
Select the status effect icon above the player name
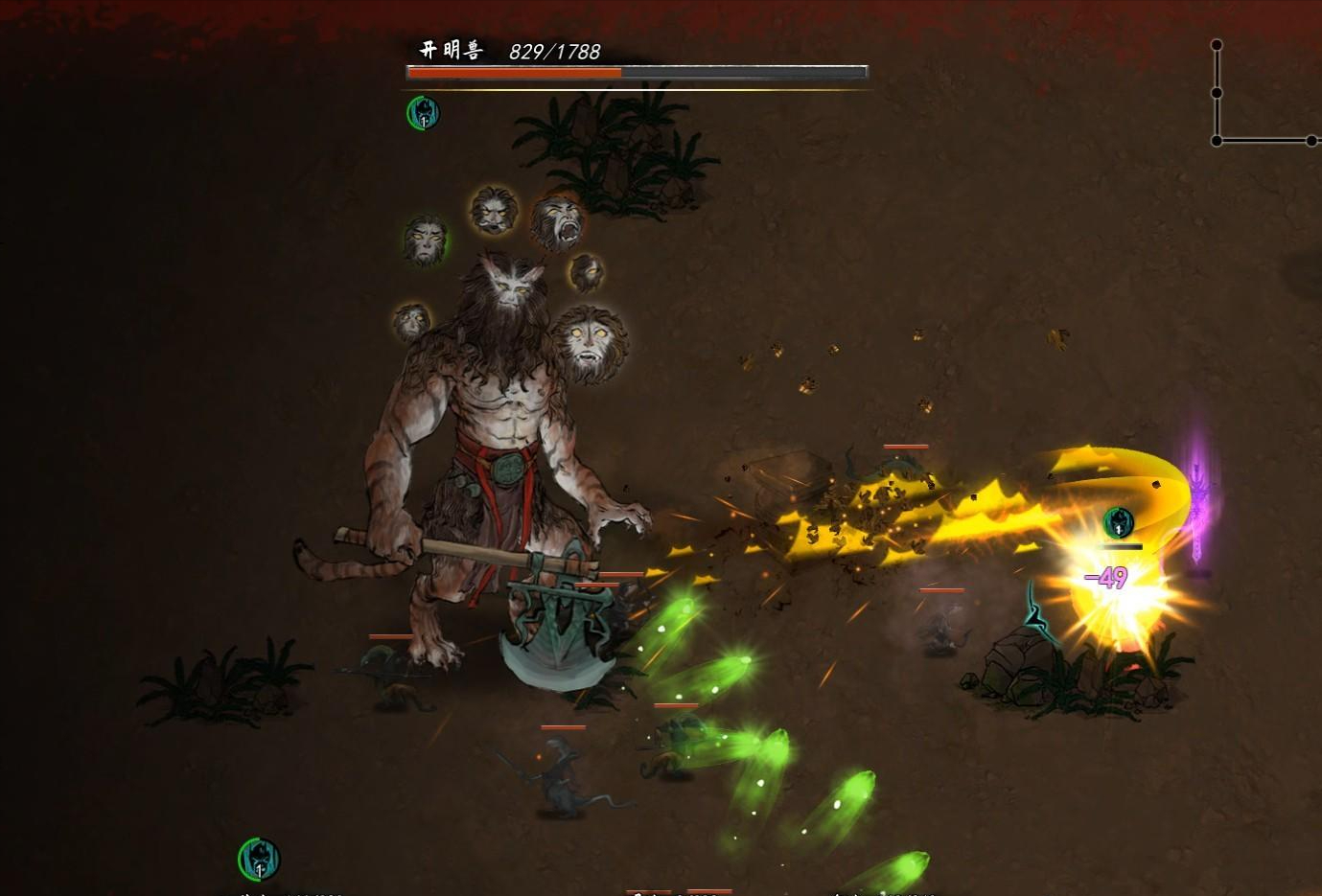point(259,859)
